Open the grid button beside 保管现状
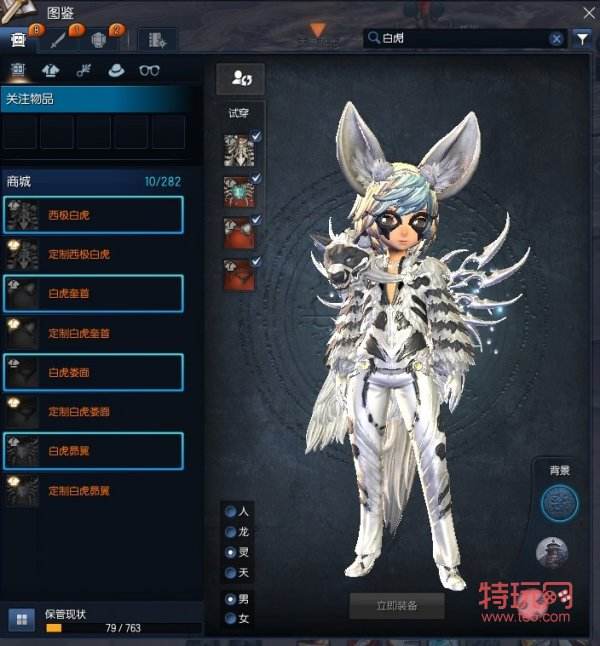600x646 pixels. [19, 619]
